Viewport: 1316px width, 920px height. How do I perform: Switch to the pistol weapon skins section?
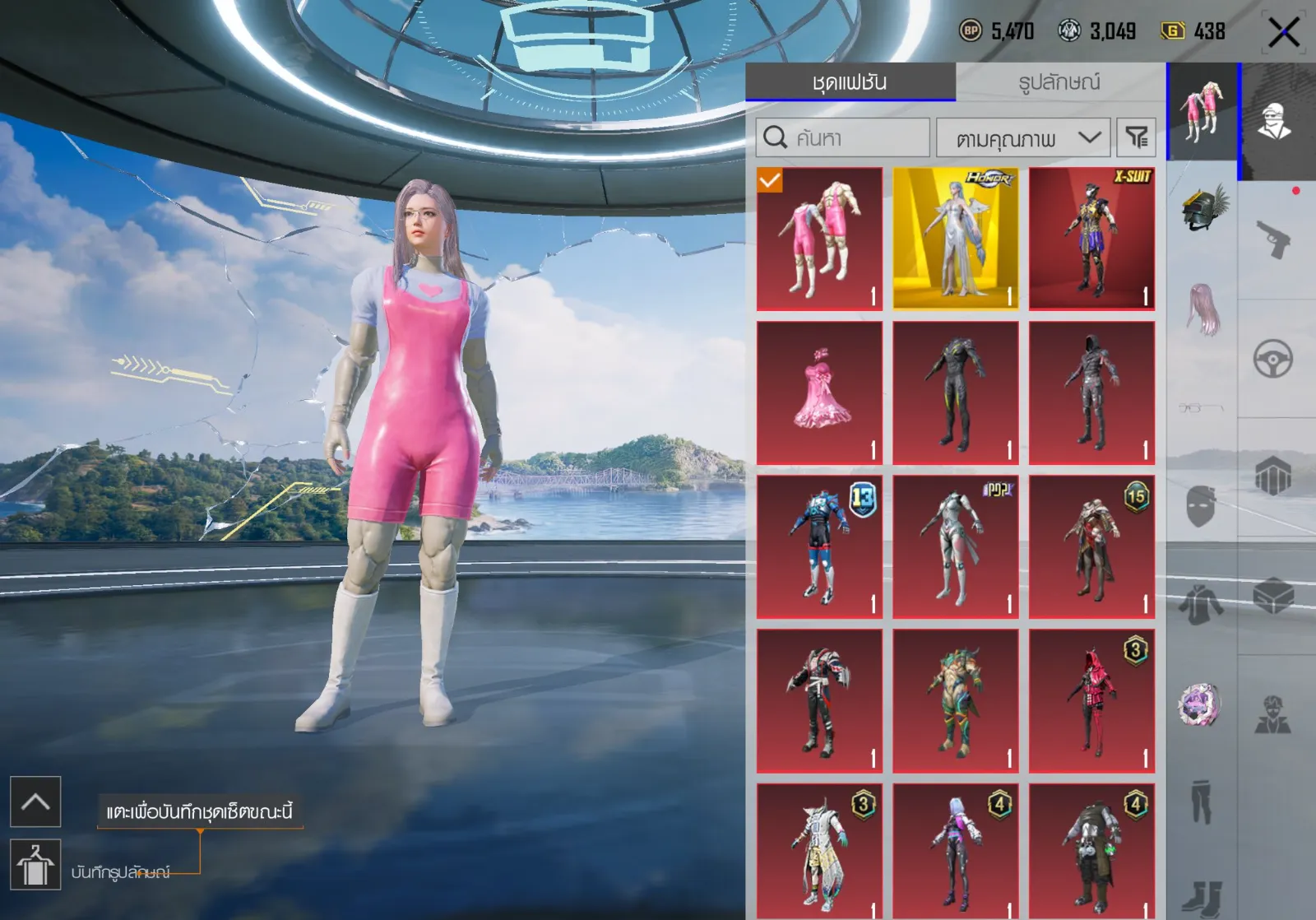1273,239
